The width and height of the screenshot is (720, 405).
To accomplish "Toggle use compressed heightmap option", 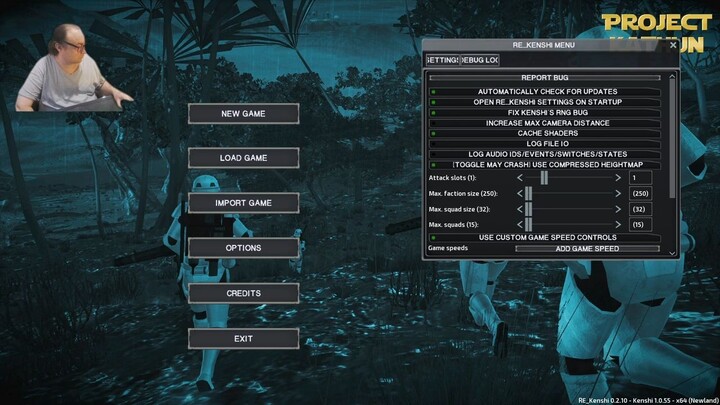I will click(x=546, y=164).
